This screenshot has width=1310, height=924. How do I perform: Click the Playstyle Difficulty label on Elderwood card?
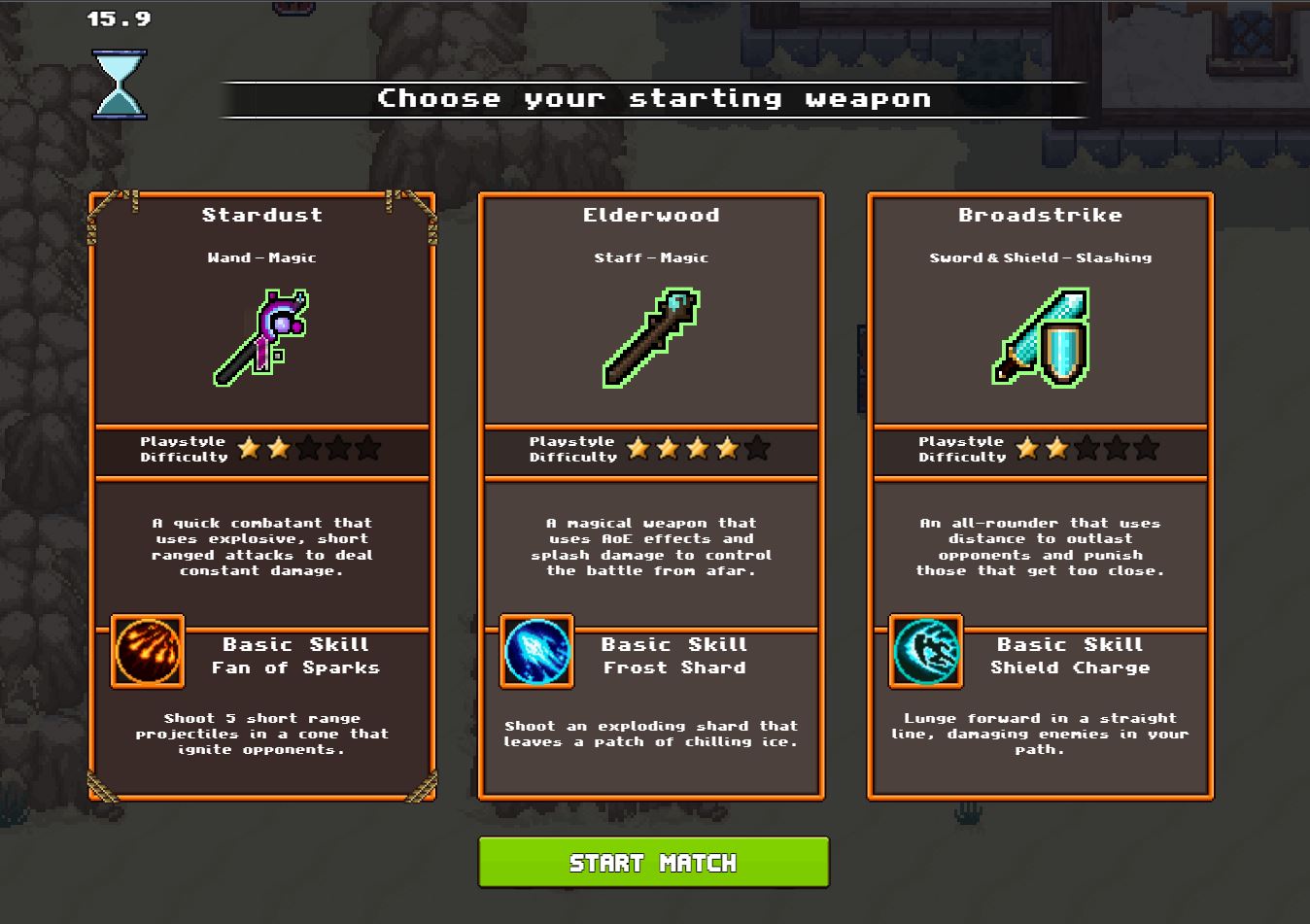pyautogui.click(x=572, y=448)
